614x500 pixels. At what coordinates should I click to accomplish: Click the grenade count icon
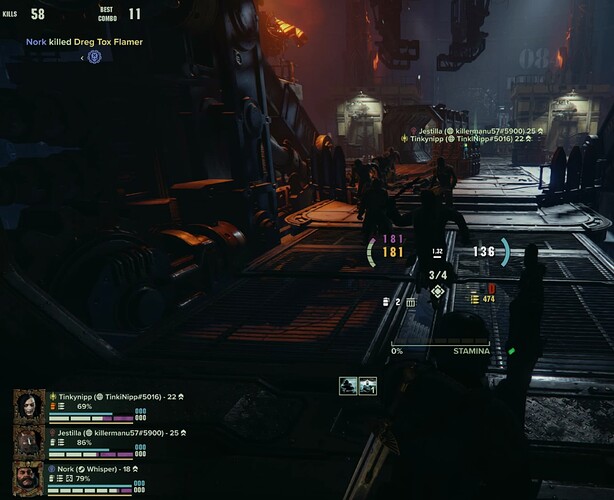387,301
